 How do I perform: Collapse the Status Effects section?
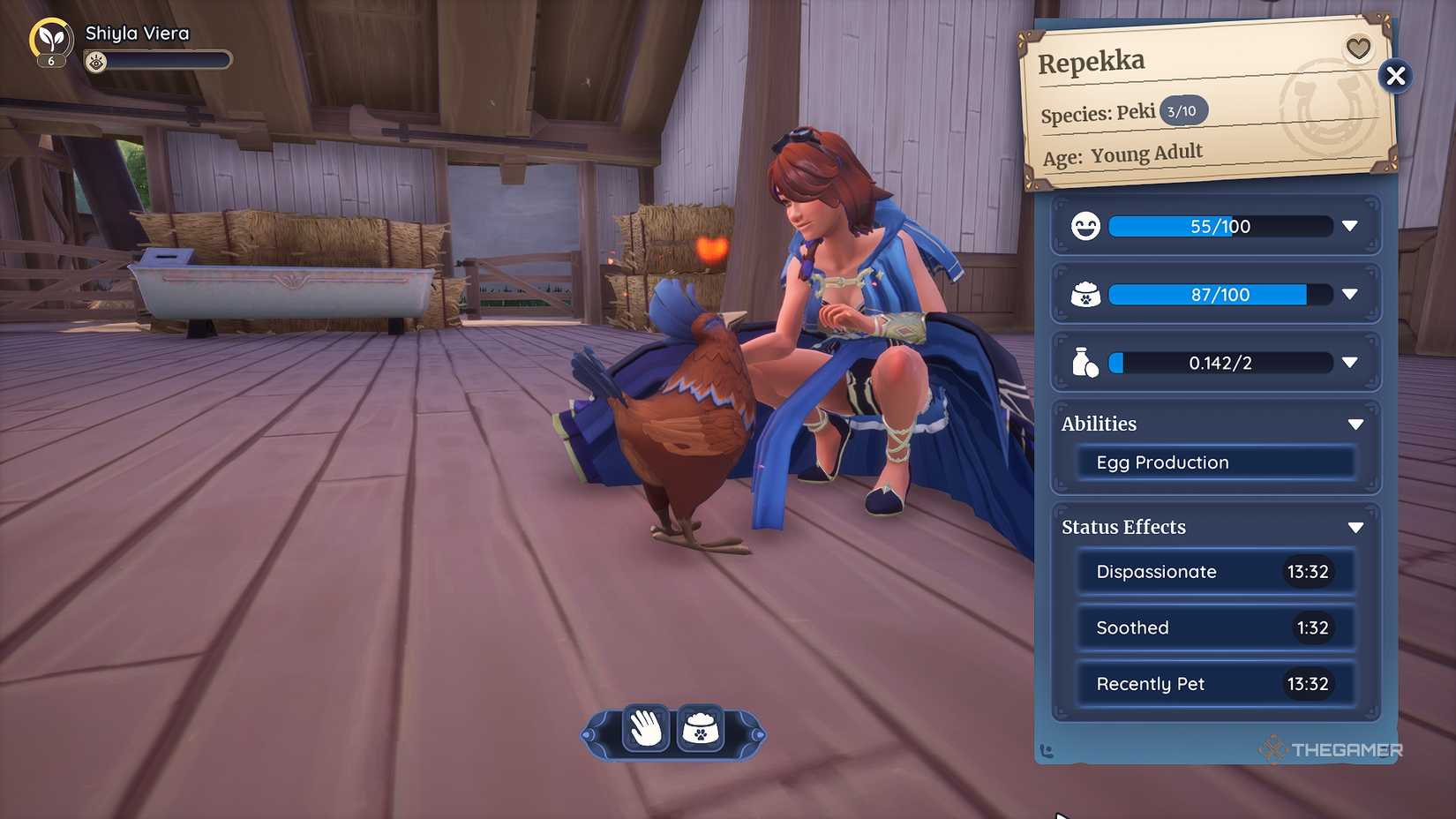1355,528
